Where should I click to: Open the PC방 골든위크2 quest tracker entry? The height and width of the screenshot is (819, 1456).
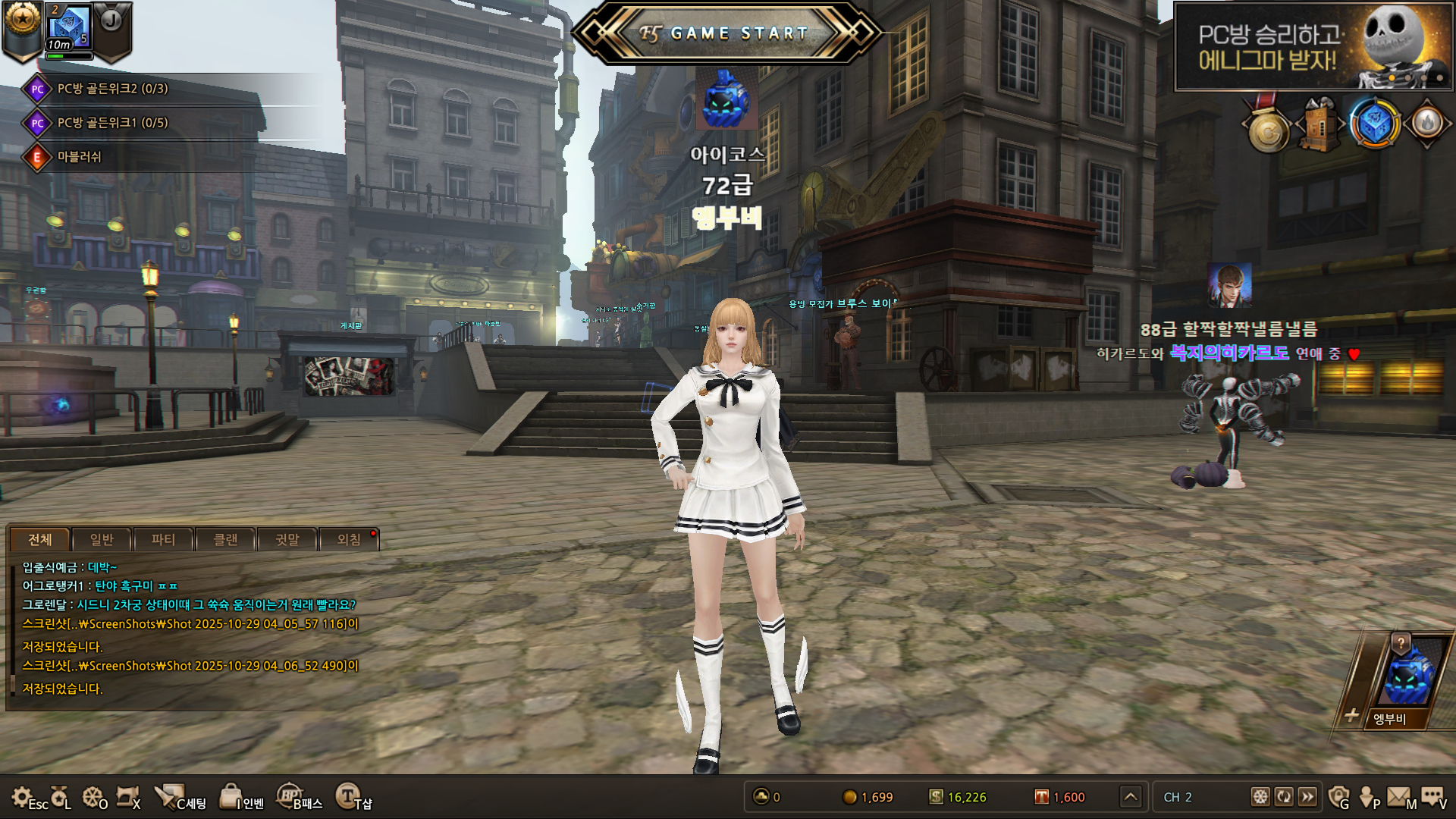(x=112, y=89)
